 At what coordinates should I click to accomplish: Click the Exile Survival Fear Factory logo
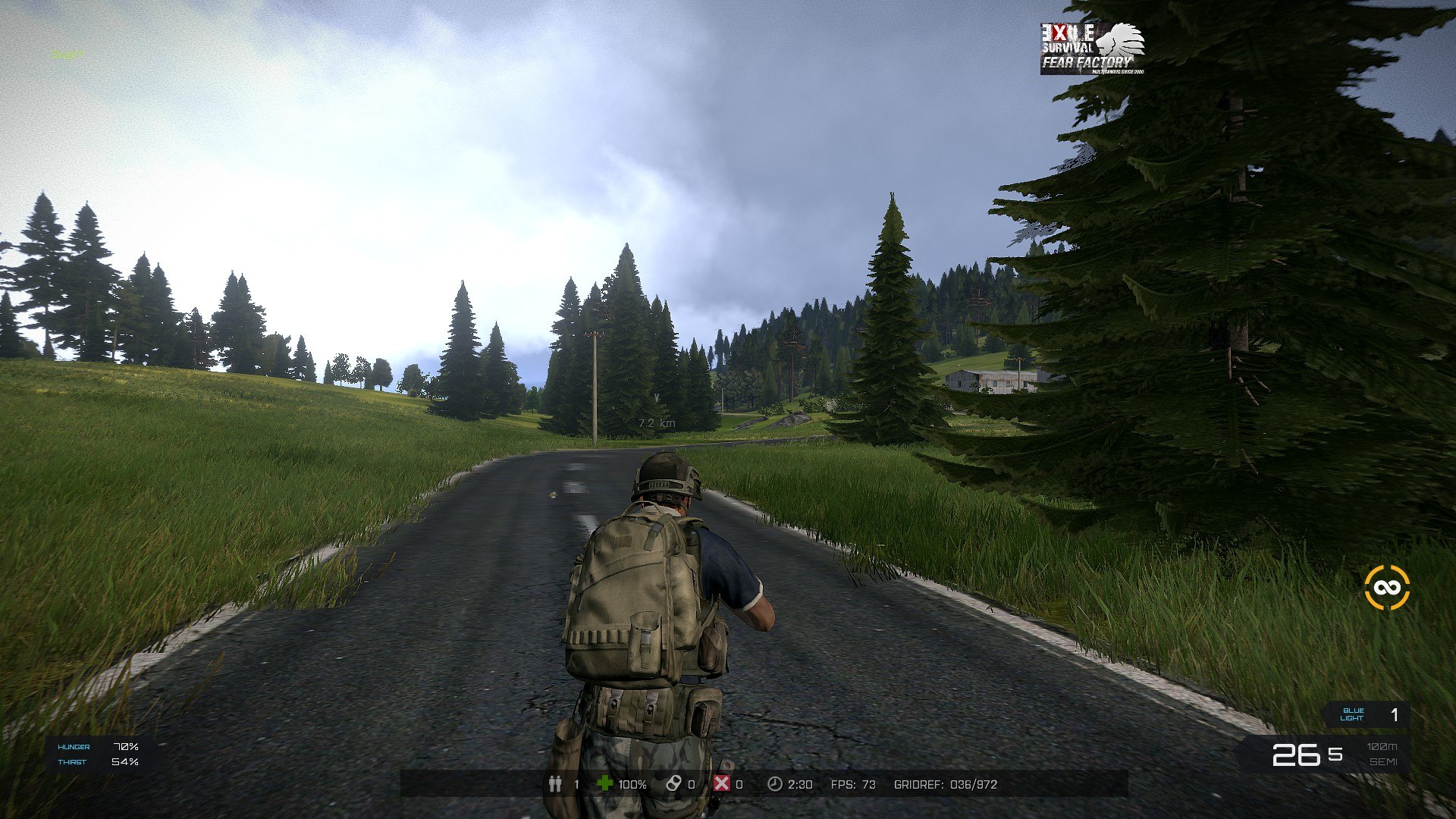tap(1091, 49)
